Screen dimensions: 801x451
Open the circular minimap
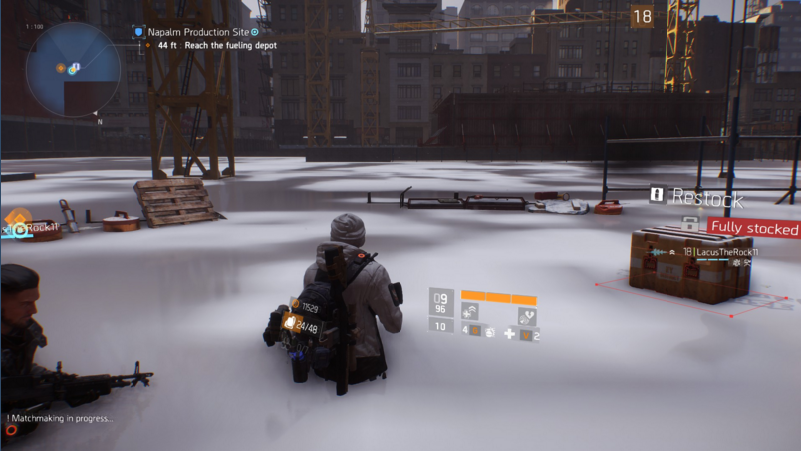[x=73, y=70]
